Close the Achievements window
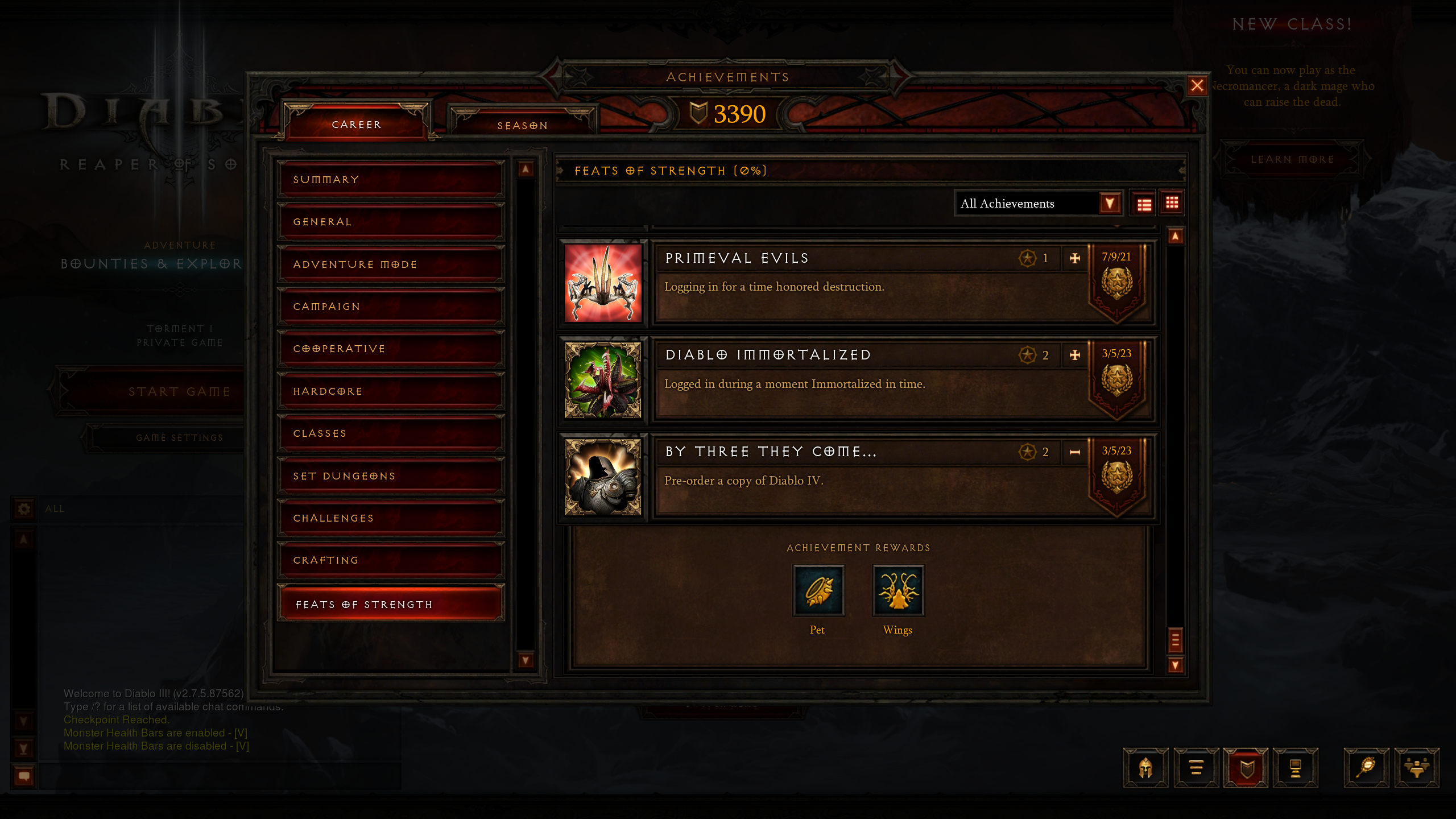Image resolution: width=1456 pixels, height=819 pixels. click(1197, 86)
